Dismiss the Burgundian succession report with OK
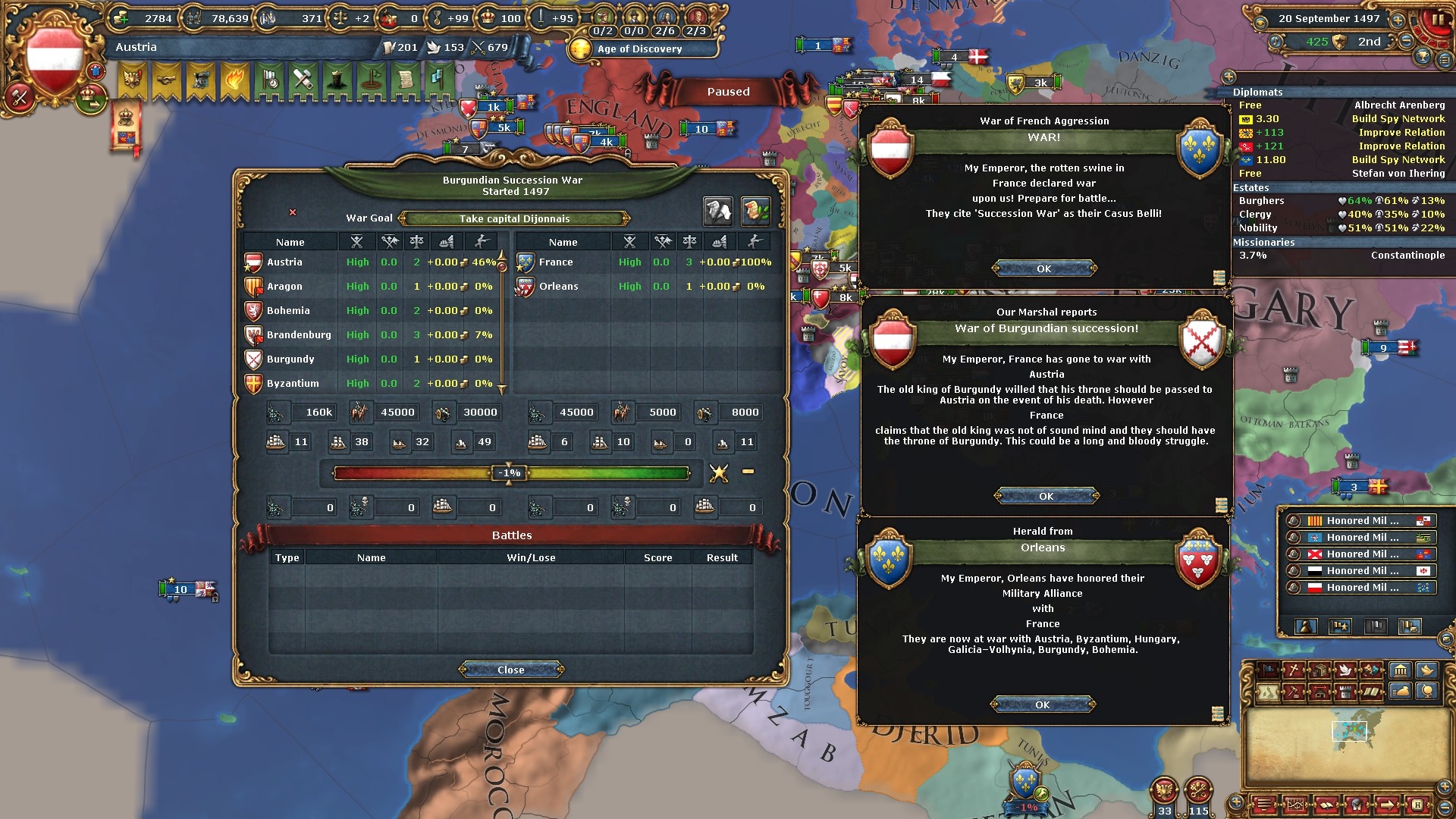 (1046, 496)
